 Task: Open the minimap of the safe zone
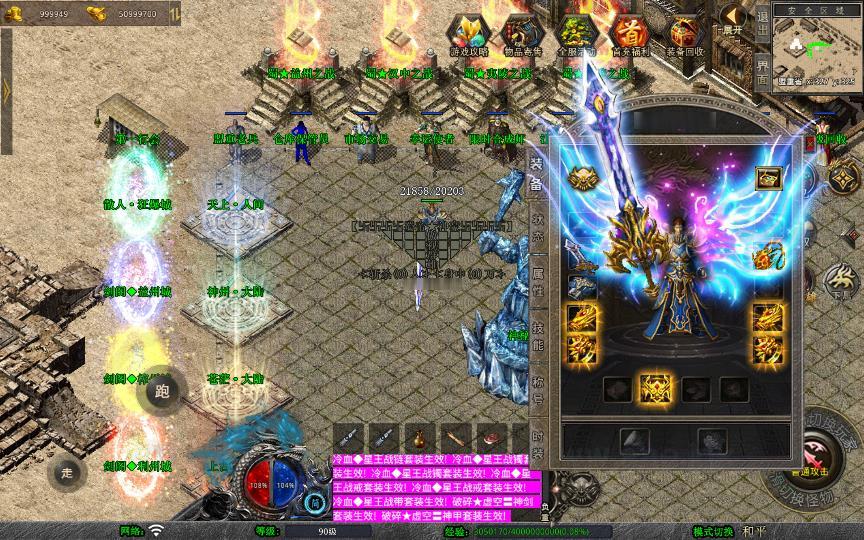(x=817, y=50)
